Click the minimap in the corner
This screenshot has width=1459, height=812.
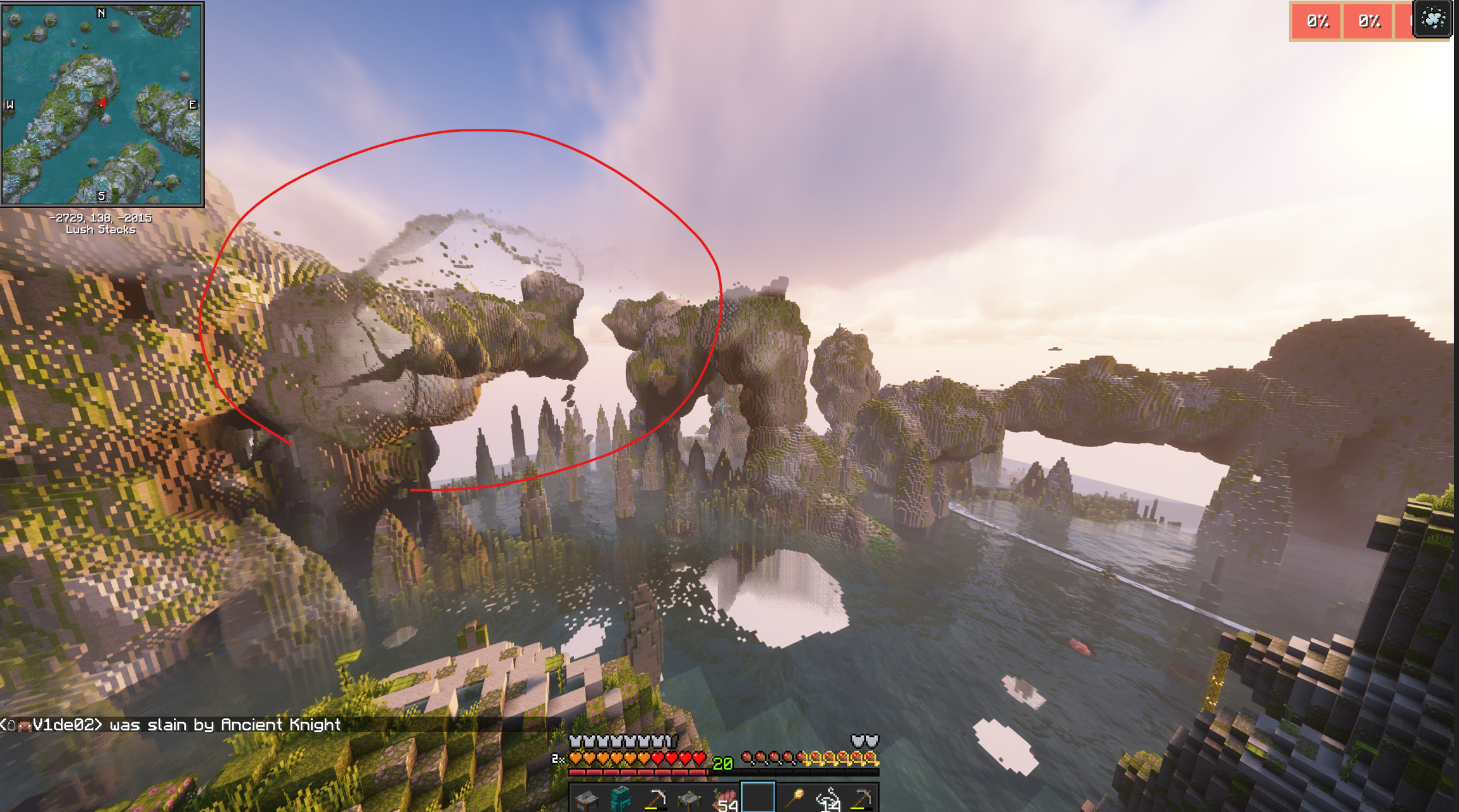102,104
